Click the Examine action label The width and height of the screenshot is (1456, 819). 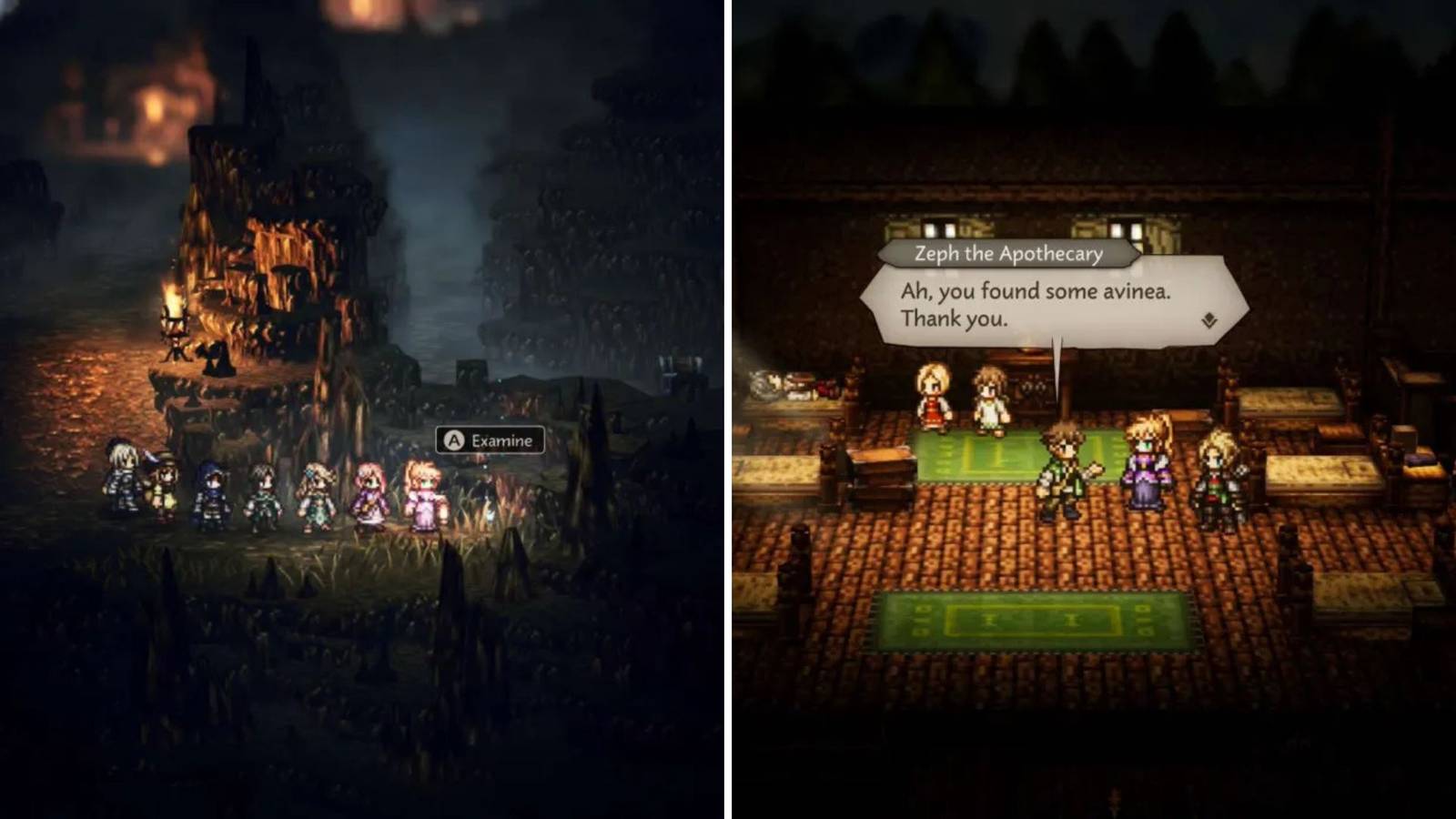(501, 442)
